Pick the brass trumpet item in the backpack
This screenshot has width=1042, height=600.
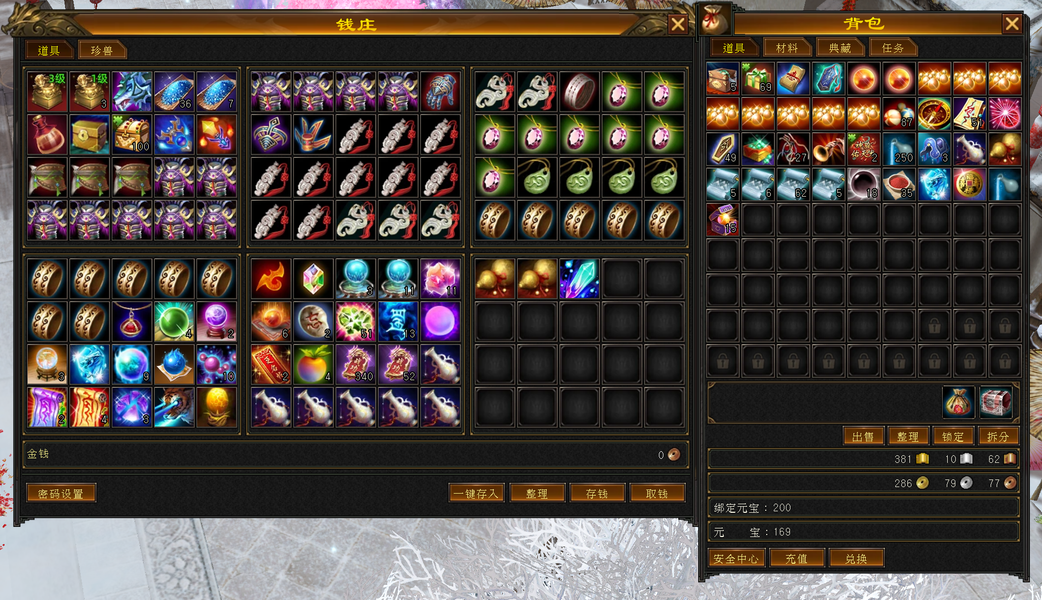pos(828,148)
